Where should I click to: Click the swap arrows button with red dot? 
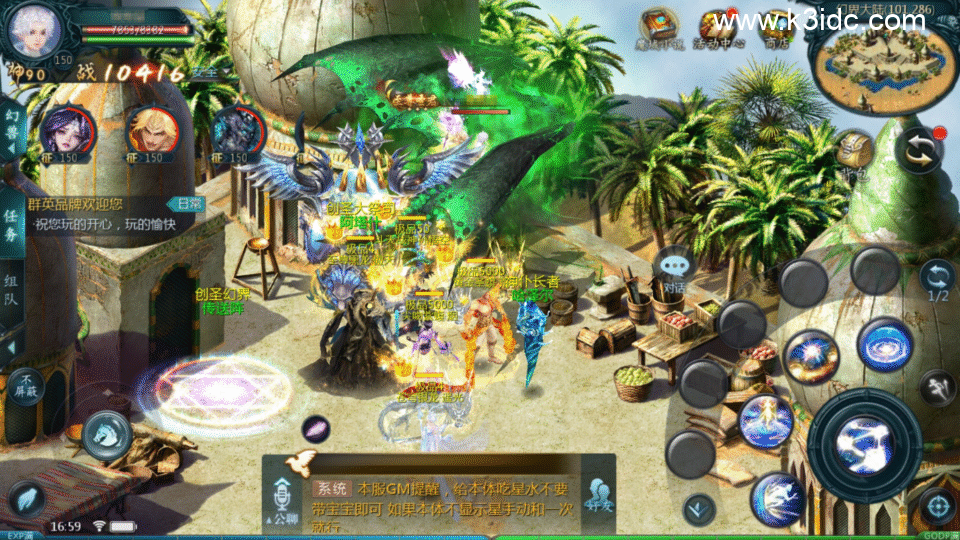(x=919, y=151)
